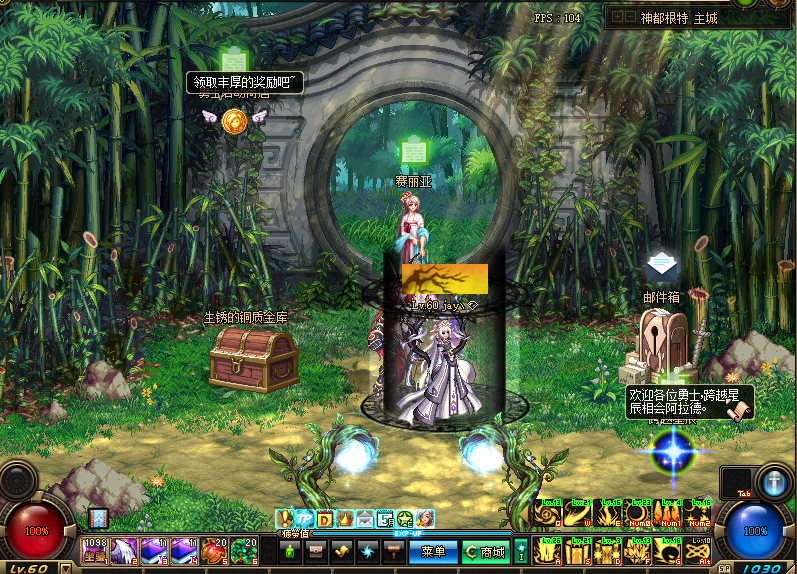Click the green star badge icon
Viewport: 797px width, 574px height.
click(x=405, y=518)
